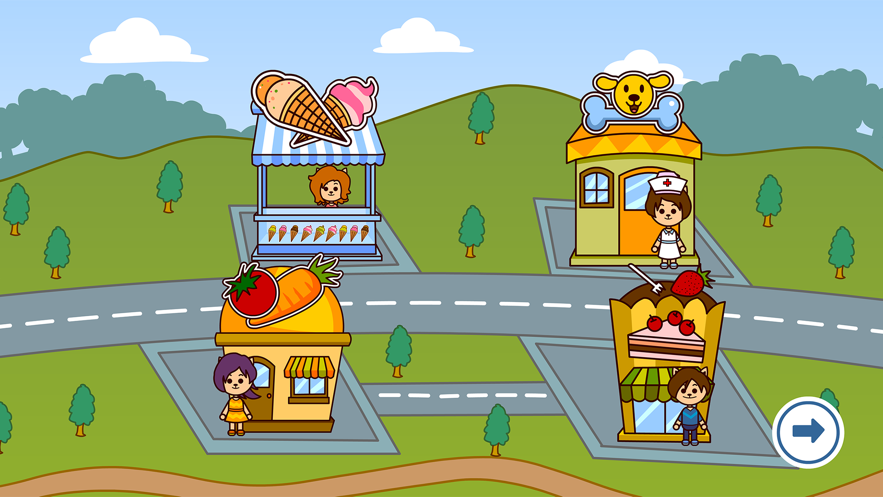Go to the next page with the arrow button

click(808, 432)
